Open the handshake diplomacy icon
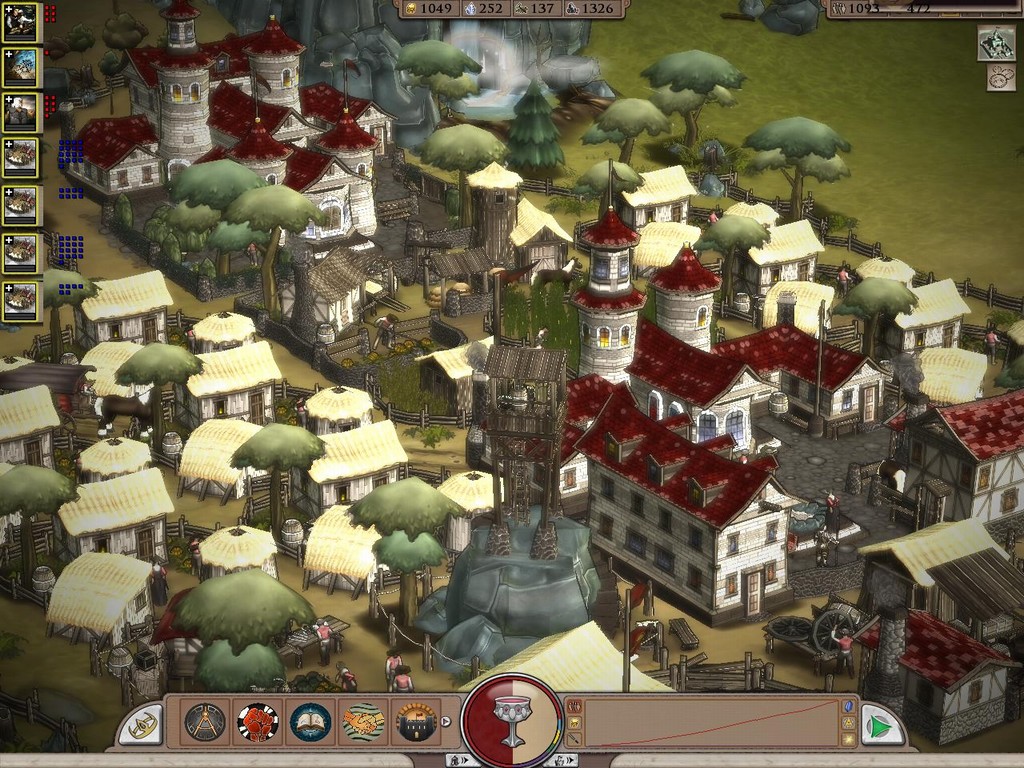The height and width of the screenshot is (768, 1024). (x=363, y=722)
